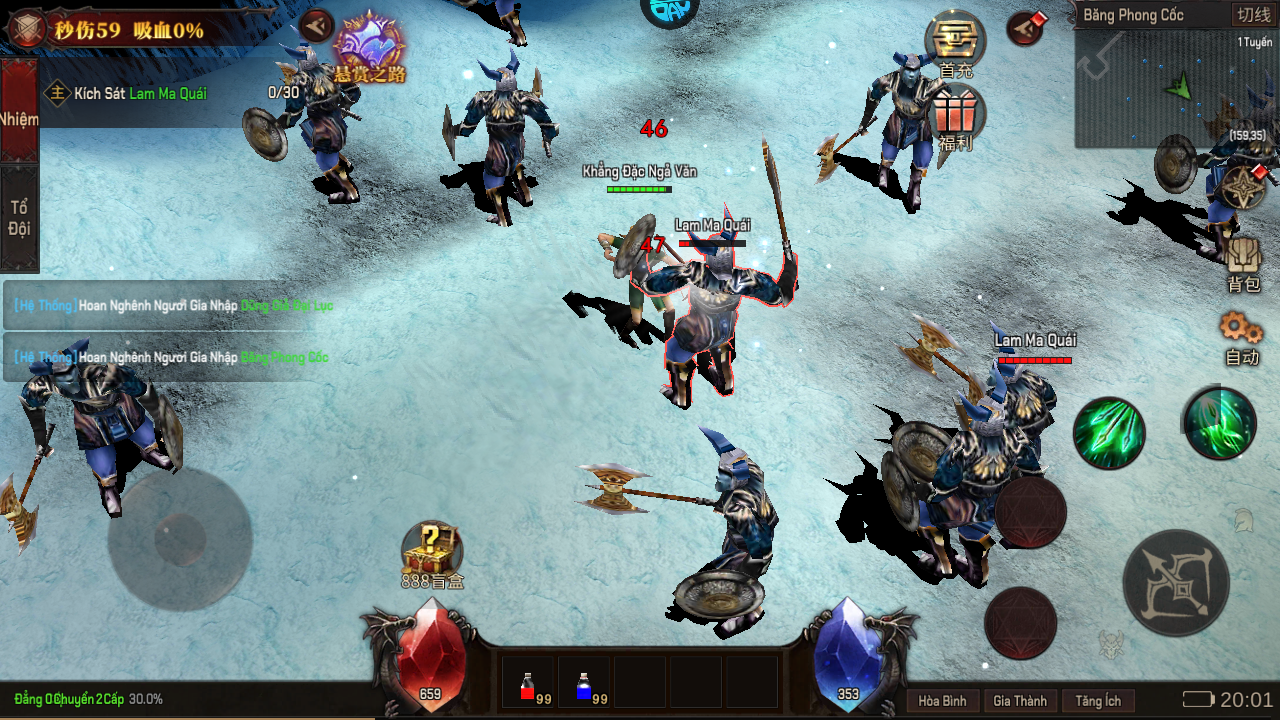Open the 悬赏之路 bounty event icon
The image size is (1280, 720).
(369, 45)
